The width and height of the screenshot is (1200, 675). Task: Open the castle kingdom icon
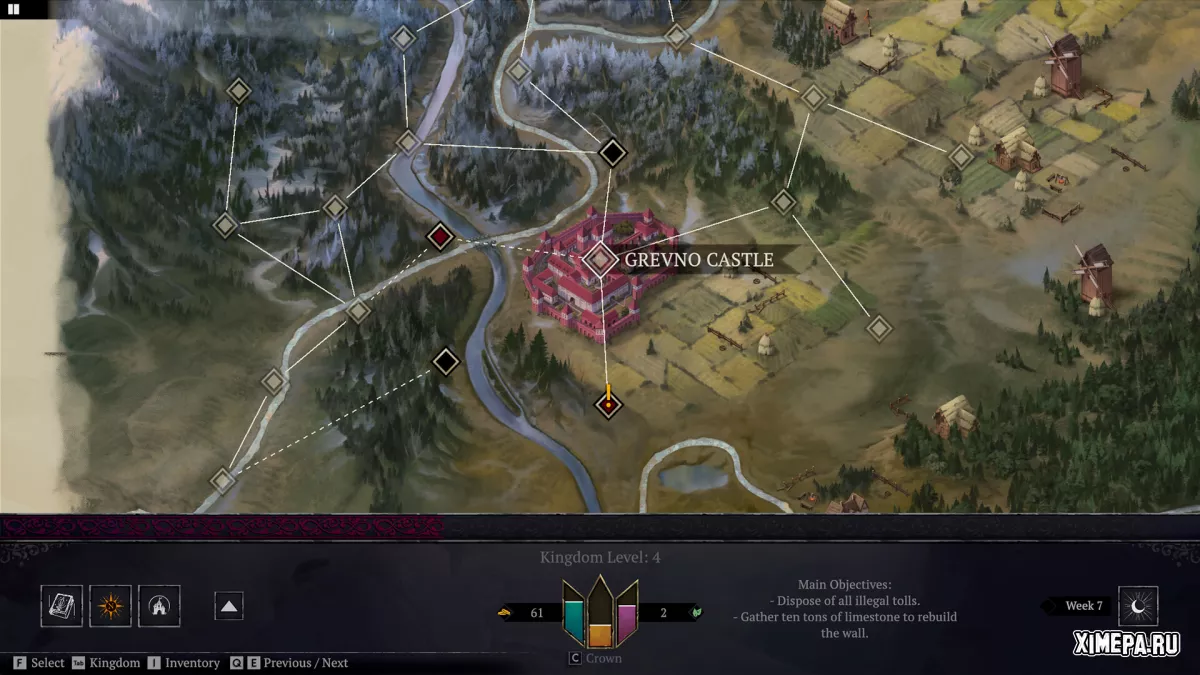(x=159, y=606)
